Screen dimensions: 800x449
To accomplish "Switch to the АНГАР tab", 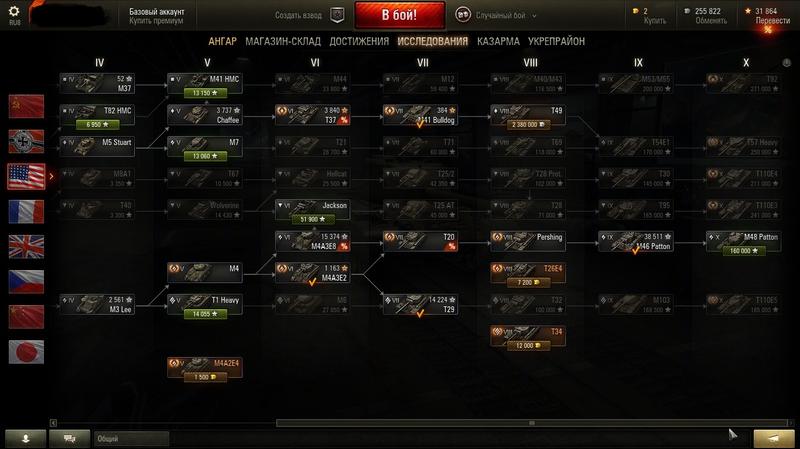I will point(222,41).
